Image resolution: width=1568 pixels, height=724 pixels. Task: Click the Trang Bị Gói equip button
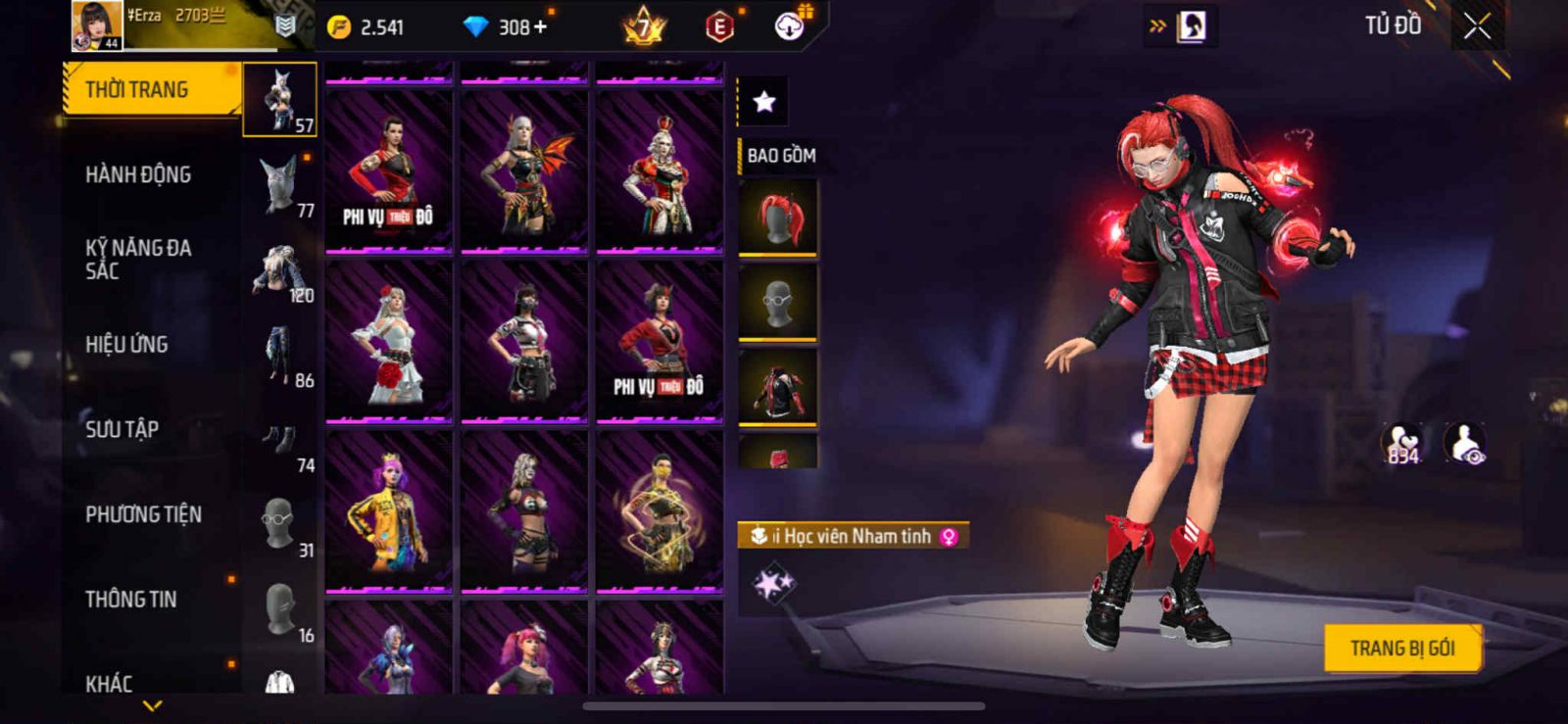(1401, 648)
